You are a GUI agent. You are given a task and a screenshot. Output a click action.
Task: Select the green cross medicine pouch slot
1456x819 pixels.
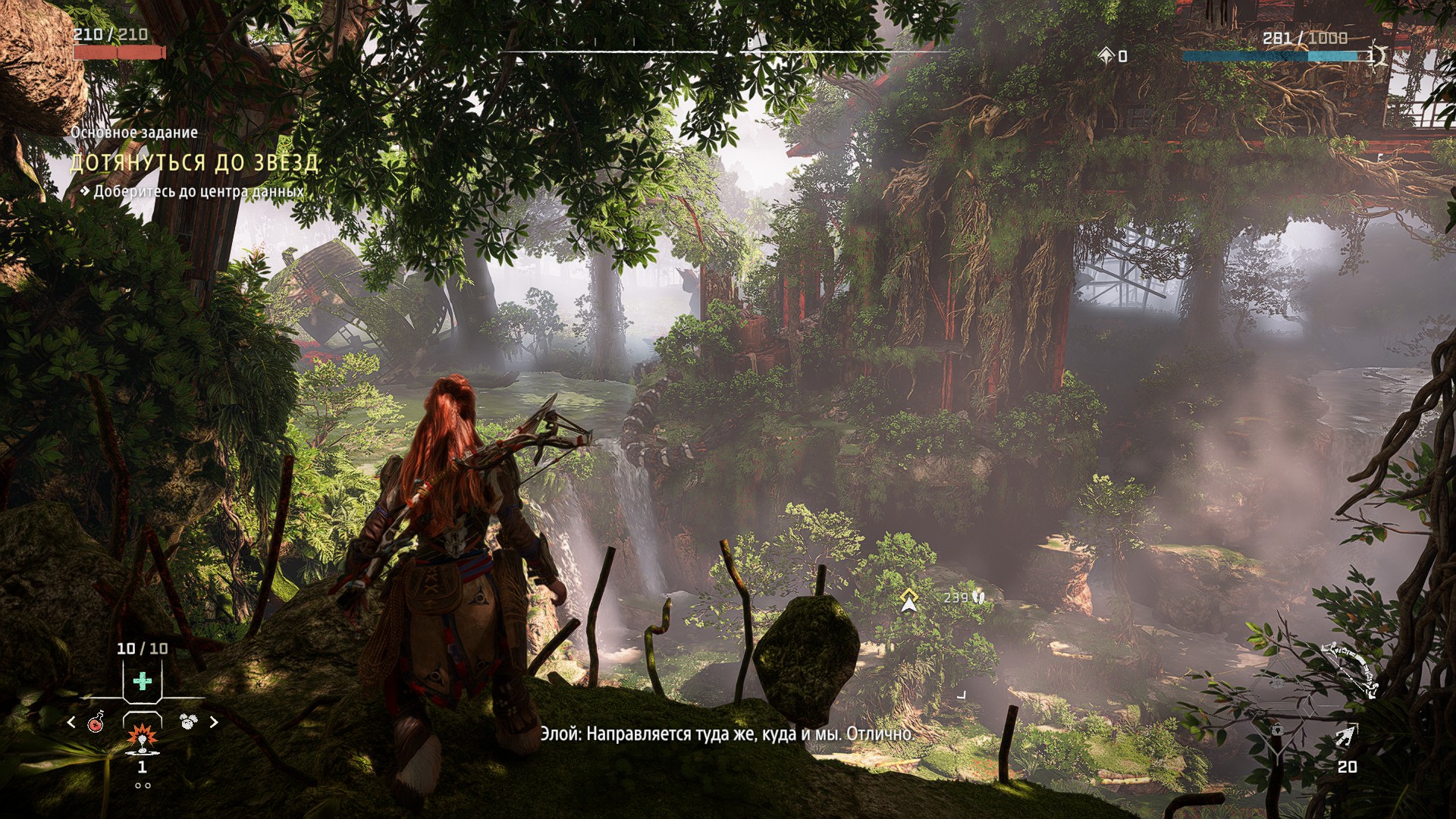142,680
